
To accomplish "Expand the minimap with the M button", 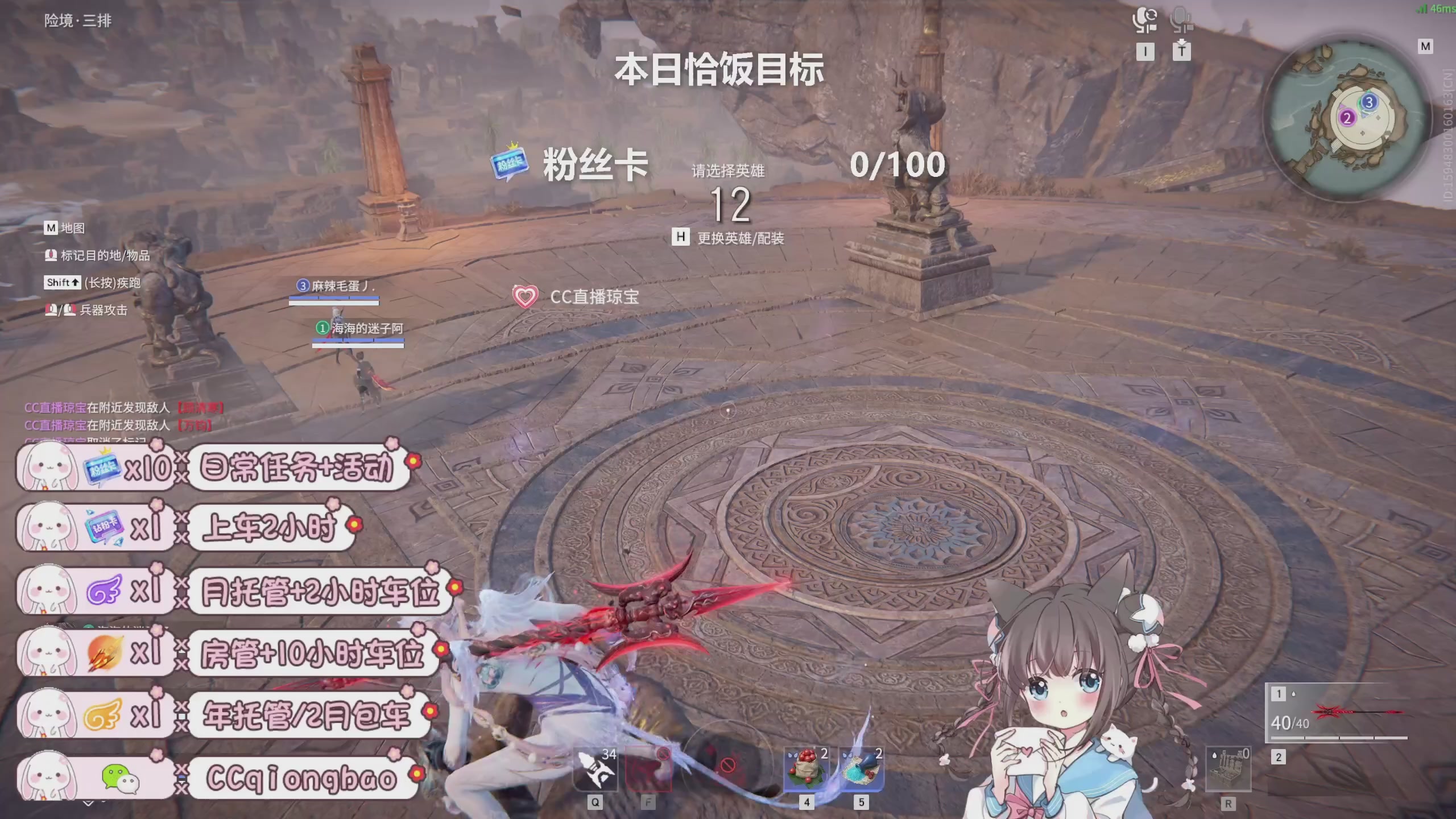I will (1426, 47).
